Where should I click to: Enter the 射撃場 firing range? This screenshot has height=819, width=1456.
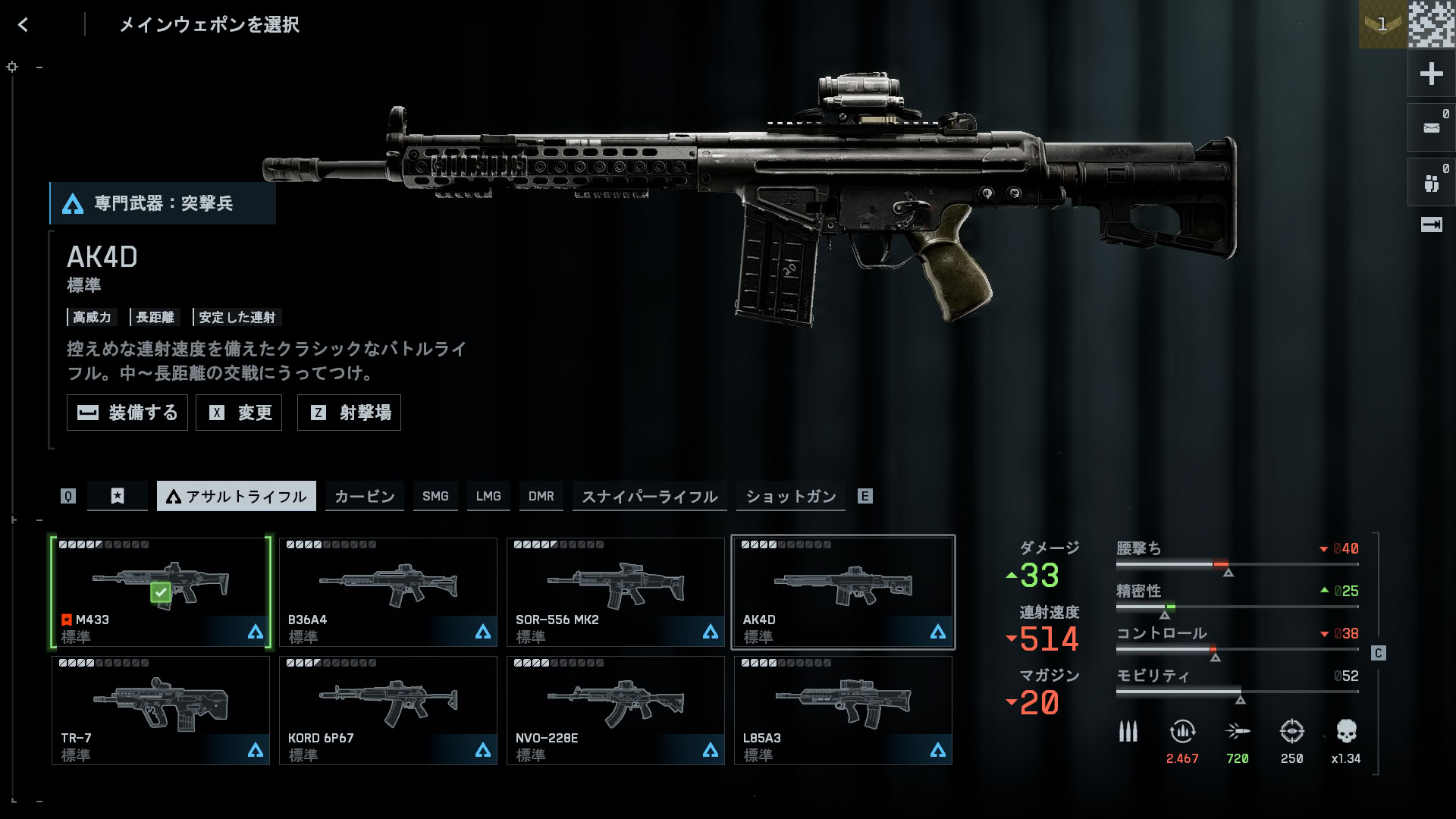[x=349, y=413]
